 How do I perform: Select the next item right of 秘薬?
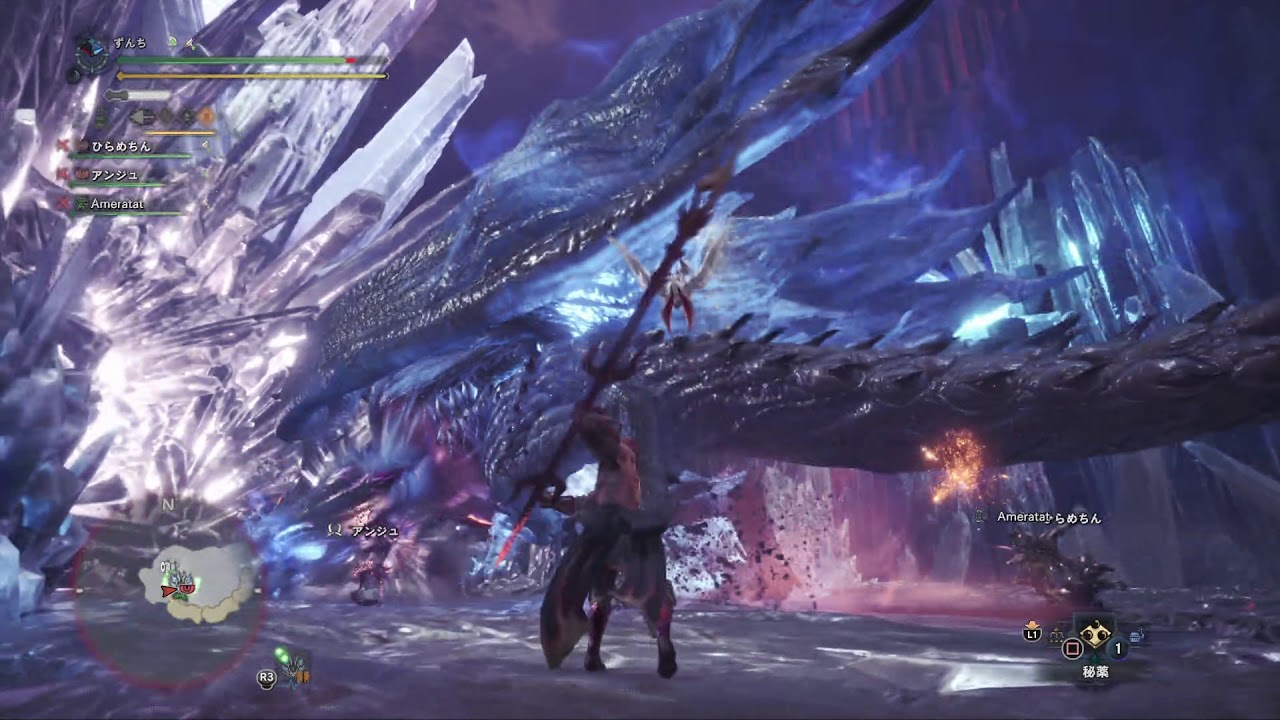1136,636
